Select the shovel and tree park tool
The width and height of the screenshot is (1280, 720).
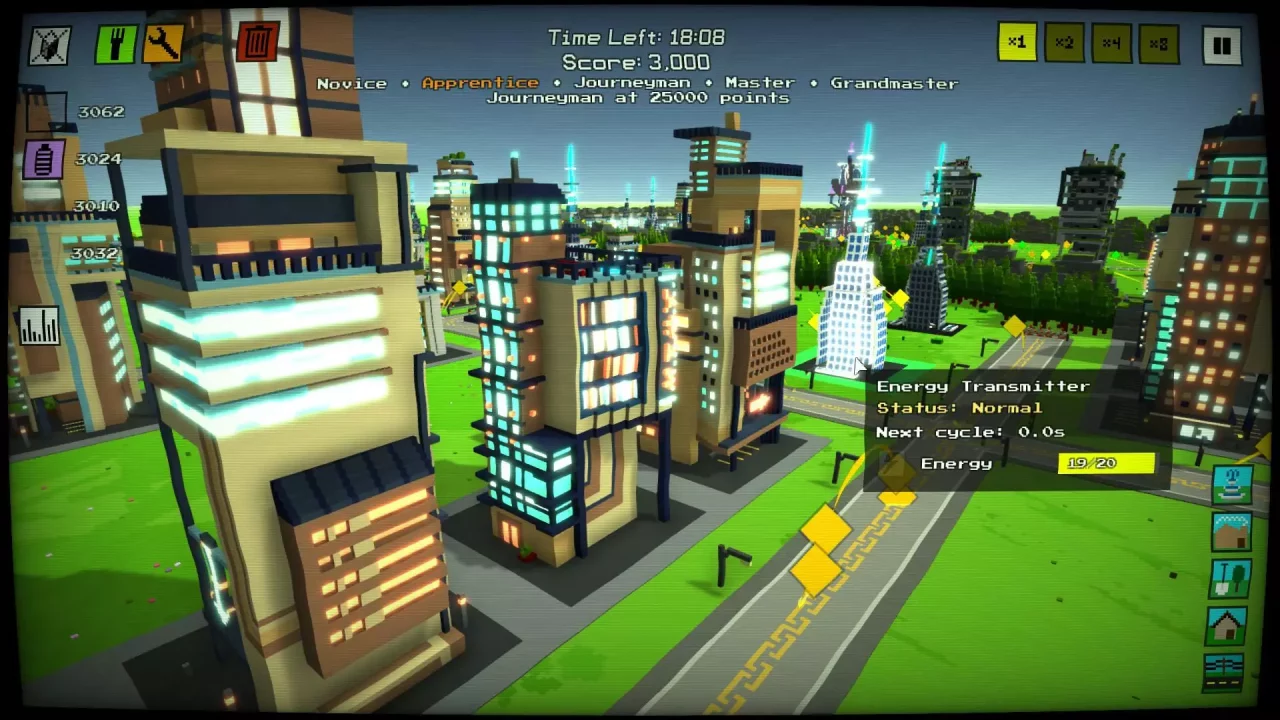pos(1229,578)
